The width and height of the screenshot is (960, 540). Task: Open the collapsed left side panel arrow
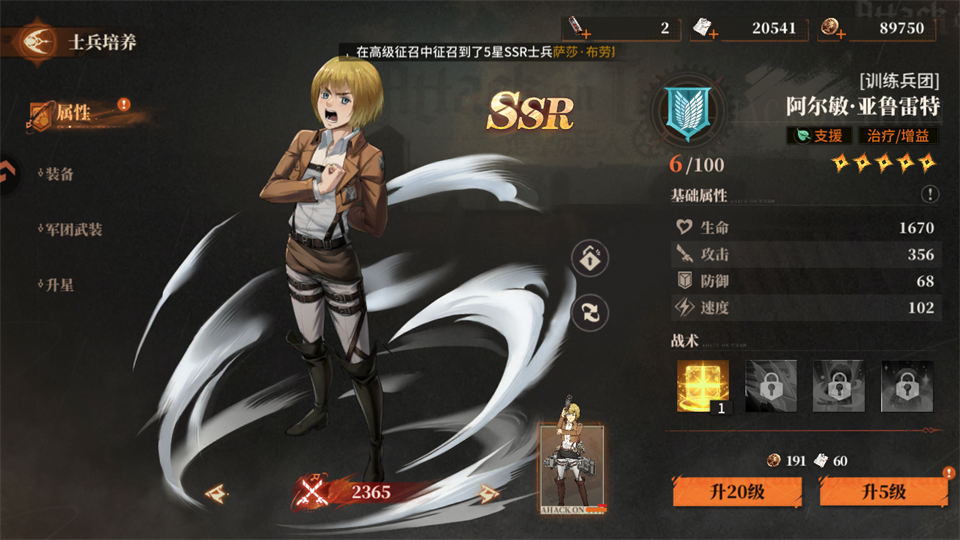click(x=6, y=173)
